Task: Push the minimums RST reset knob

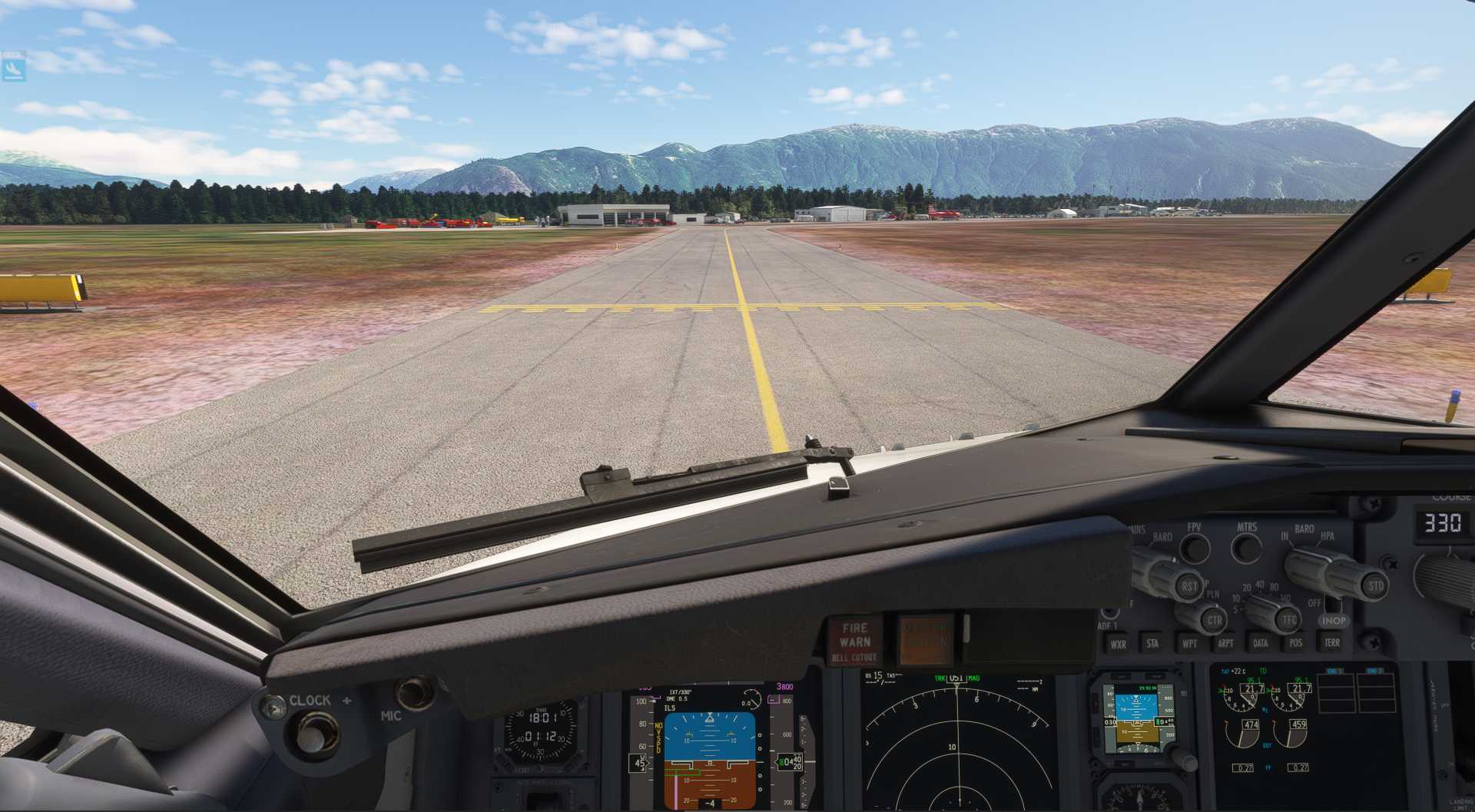Action: point(1188,586)
